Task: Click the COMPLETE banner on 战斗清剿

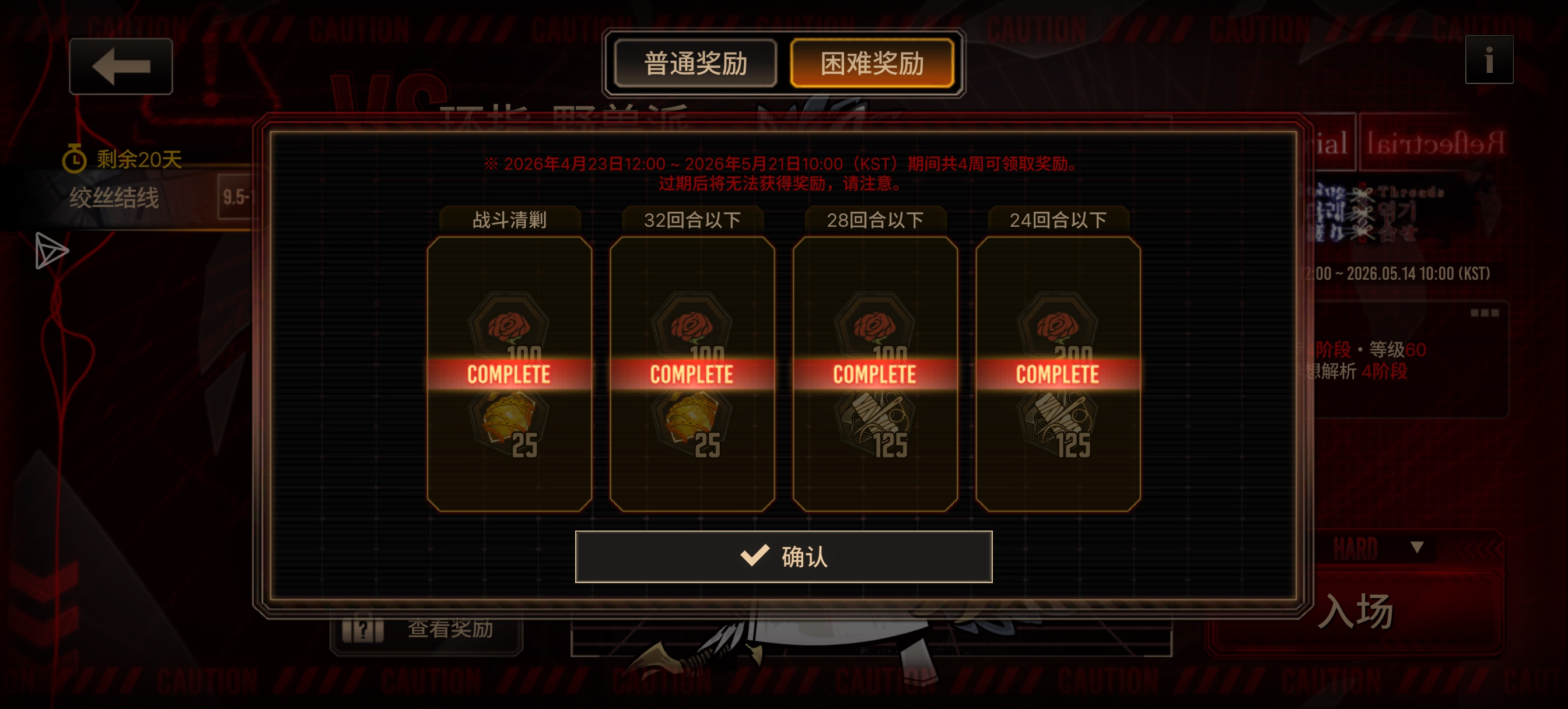Action: click(x=510, y=373)
